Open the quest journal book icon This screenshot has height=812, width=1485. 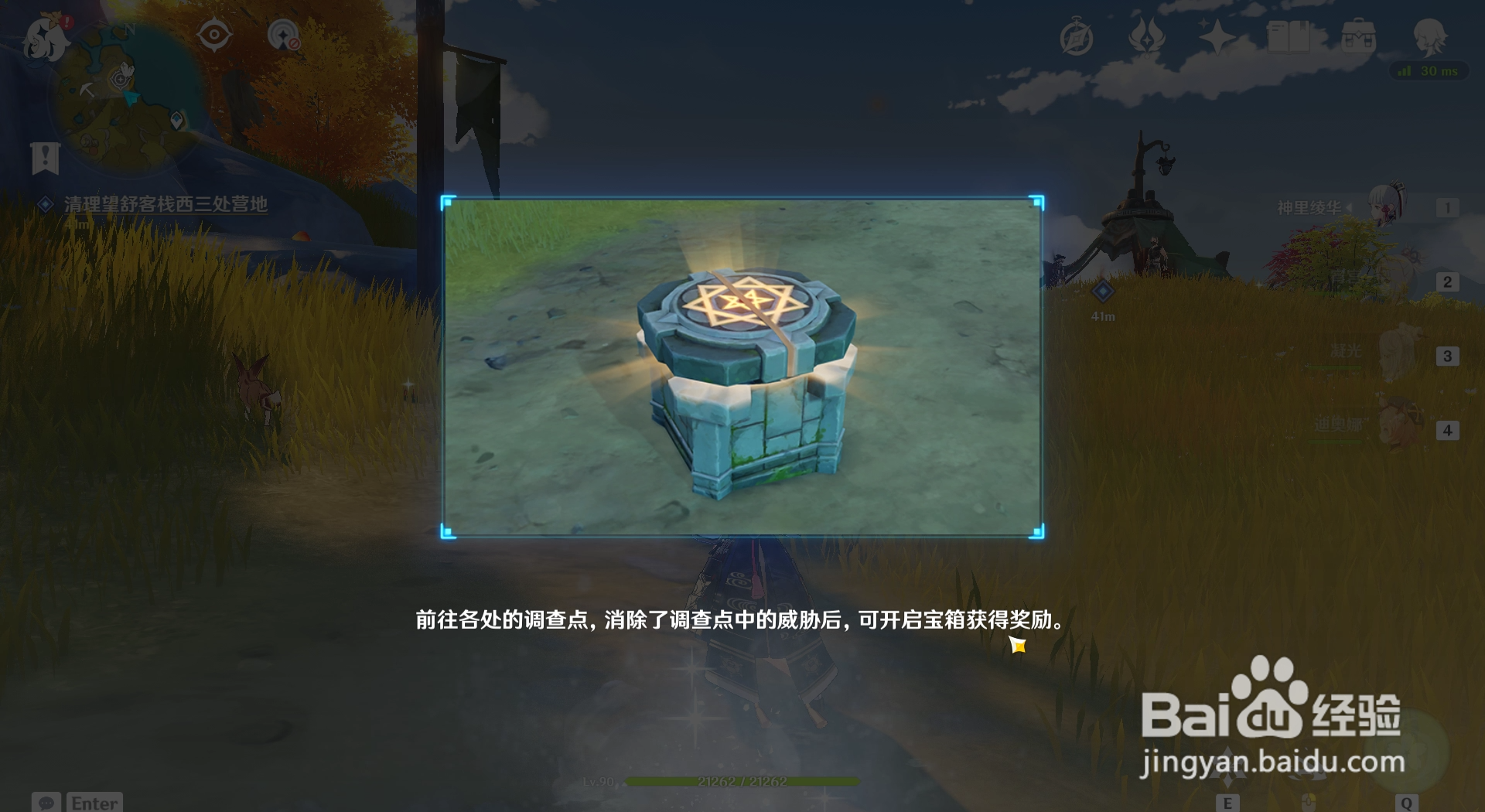click(x=1288, y=37)
